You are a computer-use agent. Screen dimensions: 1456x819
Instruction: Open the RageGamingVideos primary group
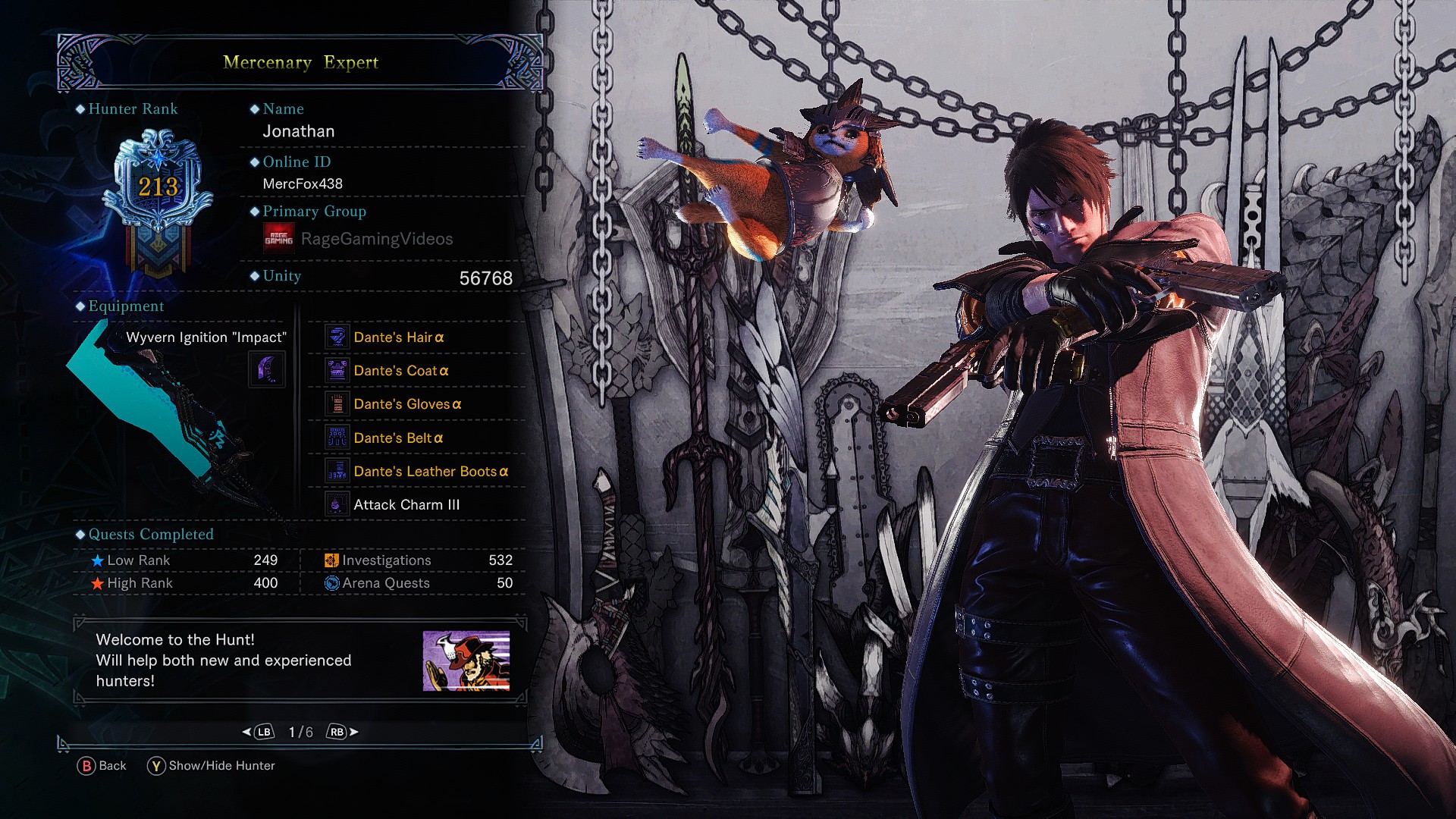coord(376,239)
